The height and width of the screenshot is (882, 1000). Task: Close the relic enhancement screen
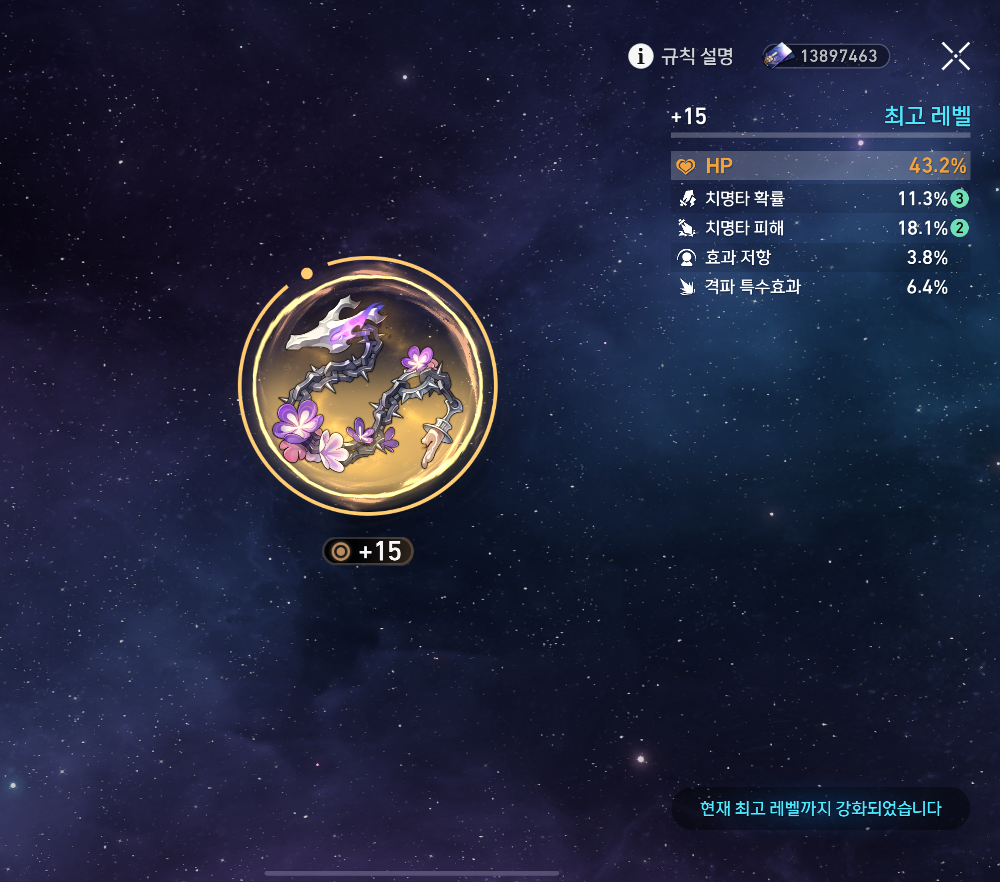click(956, 56)
